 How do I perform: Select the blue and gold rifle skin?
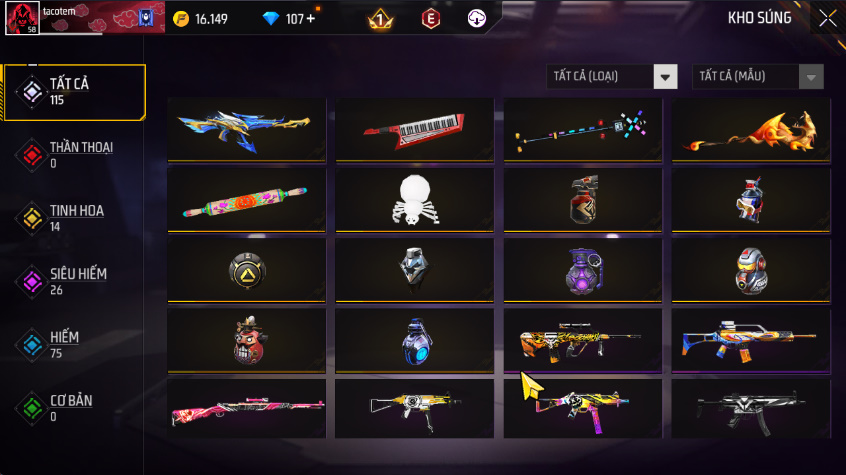tap(244, 128)
